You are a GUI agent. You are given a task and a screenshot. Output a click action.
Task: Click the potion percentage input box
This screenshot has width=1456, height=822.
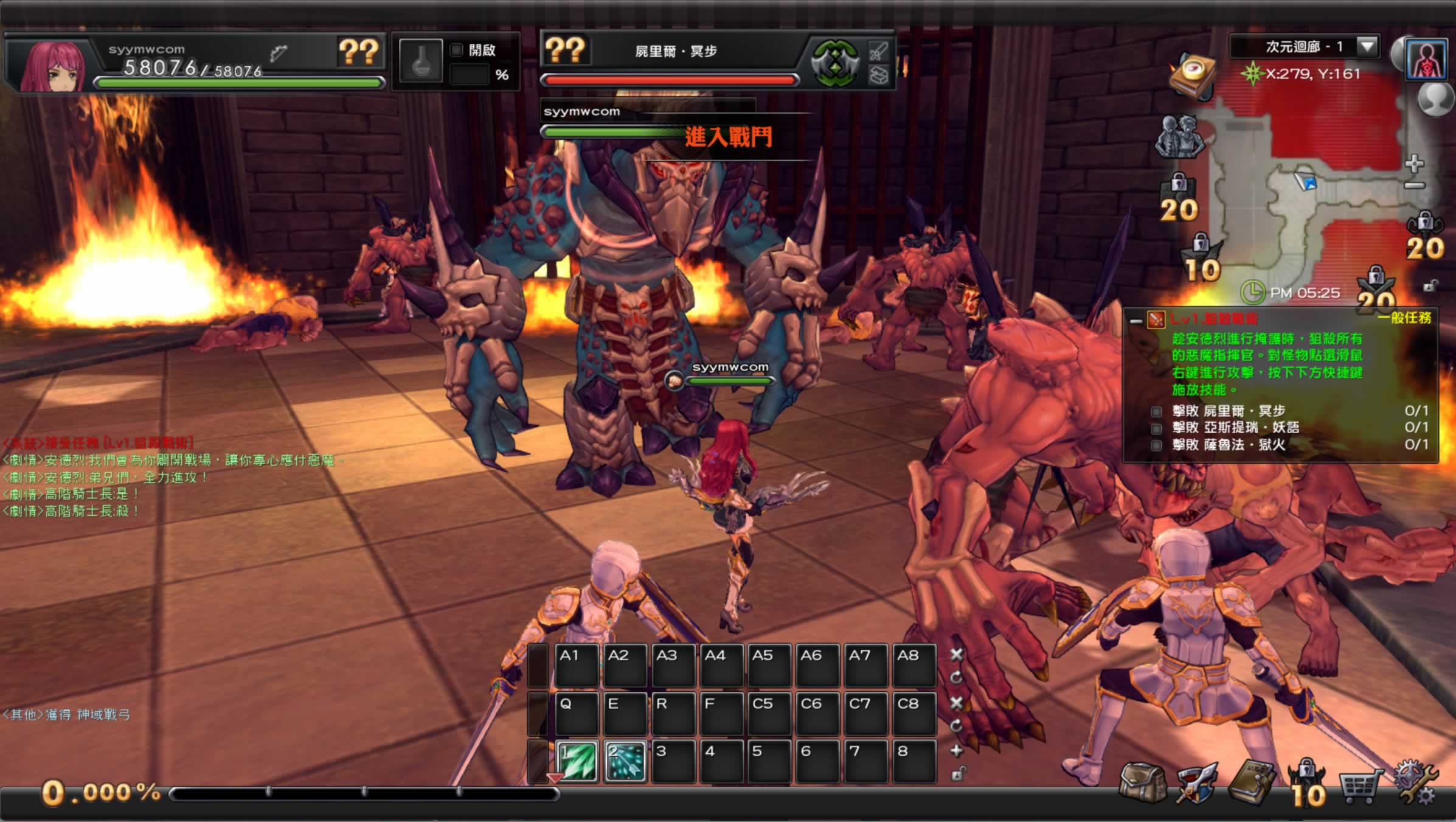tap(470, 75)
